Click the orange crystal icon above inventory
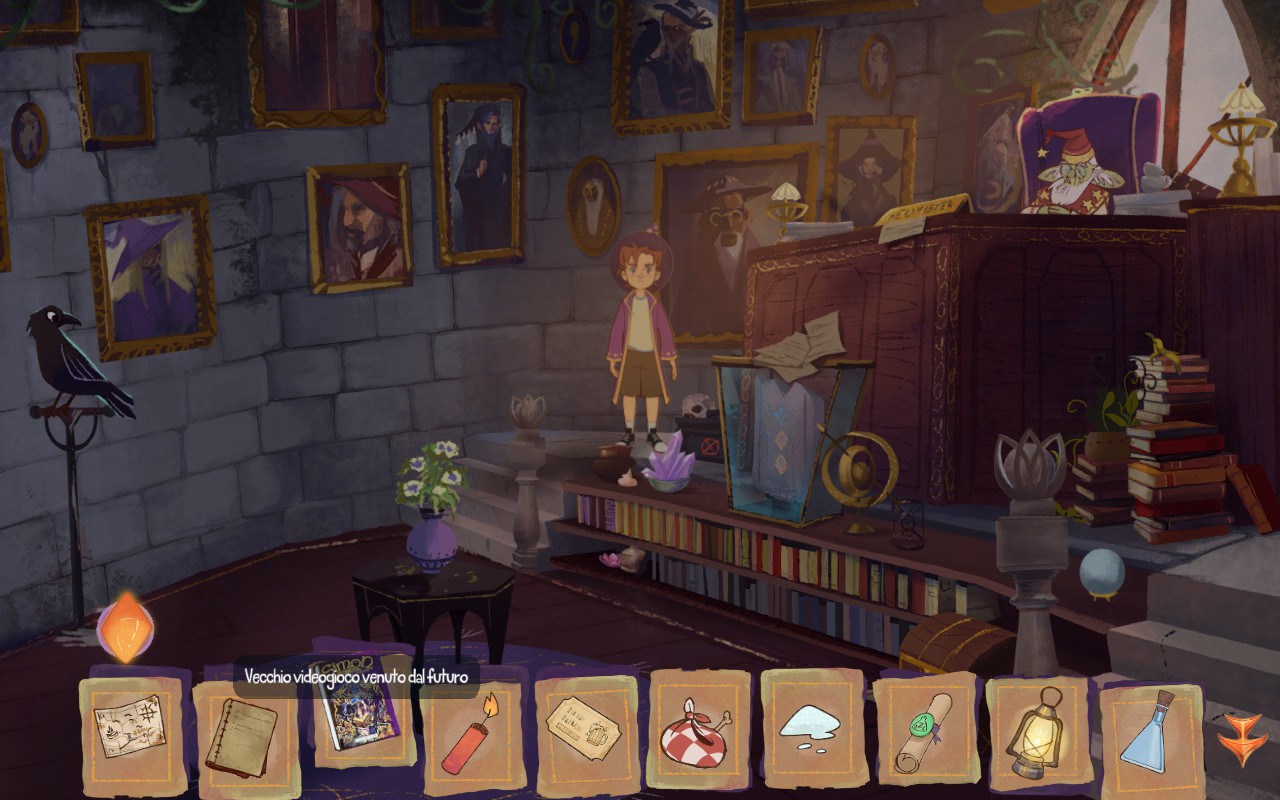 point(125,627)
